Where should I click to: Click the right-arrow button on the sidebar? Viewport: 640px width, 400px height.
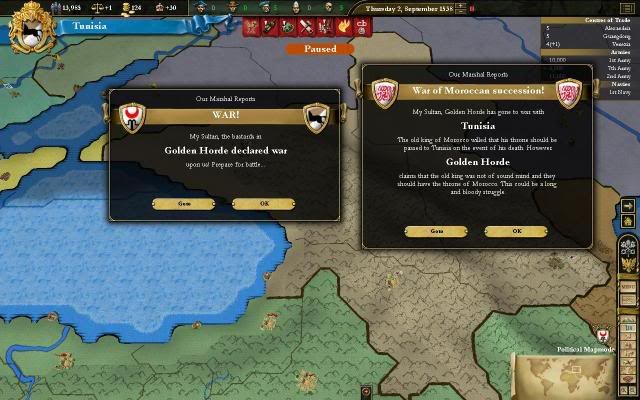(627, 206)
